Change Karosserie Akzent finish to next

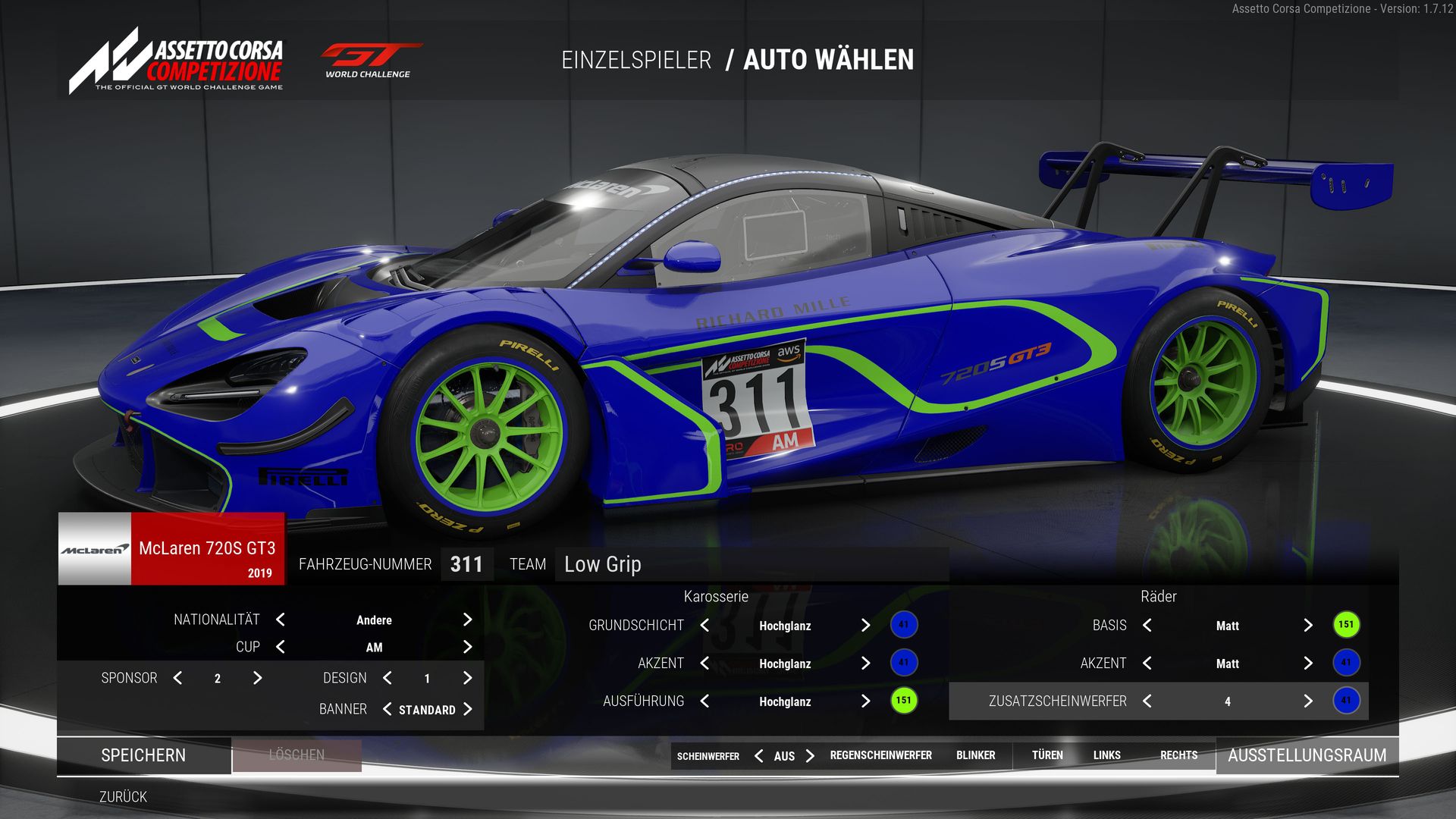pyautogui.click(x=865, y=664)
